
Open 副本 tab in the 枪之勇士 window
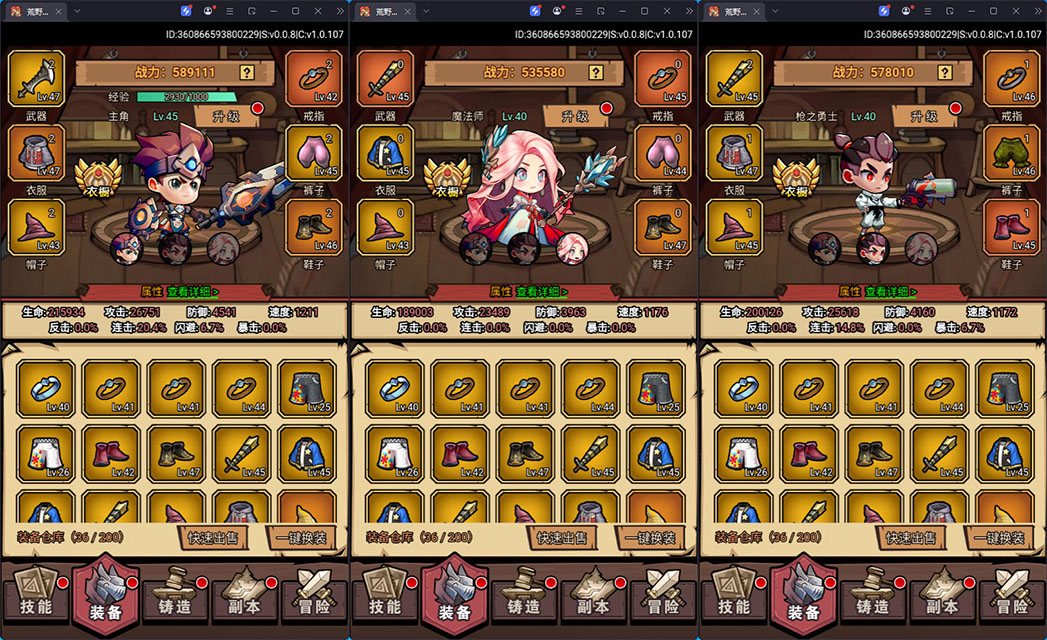(942, 597)
